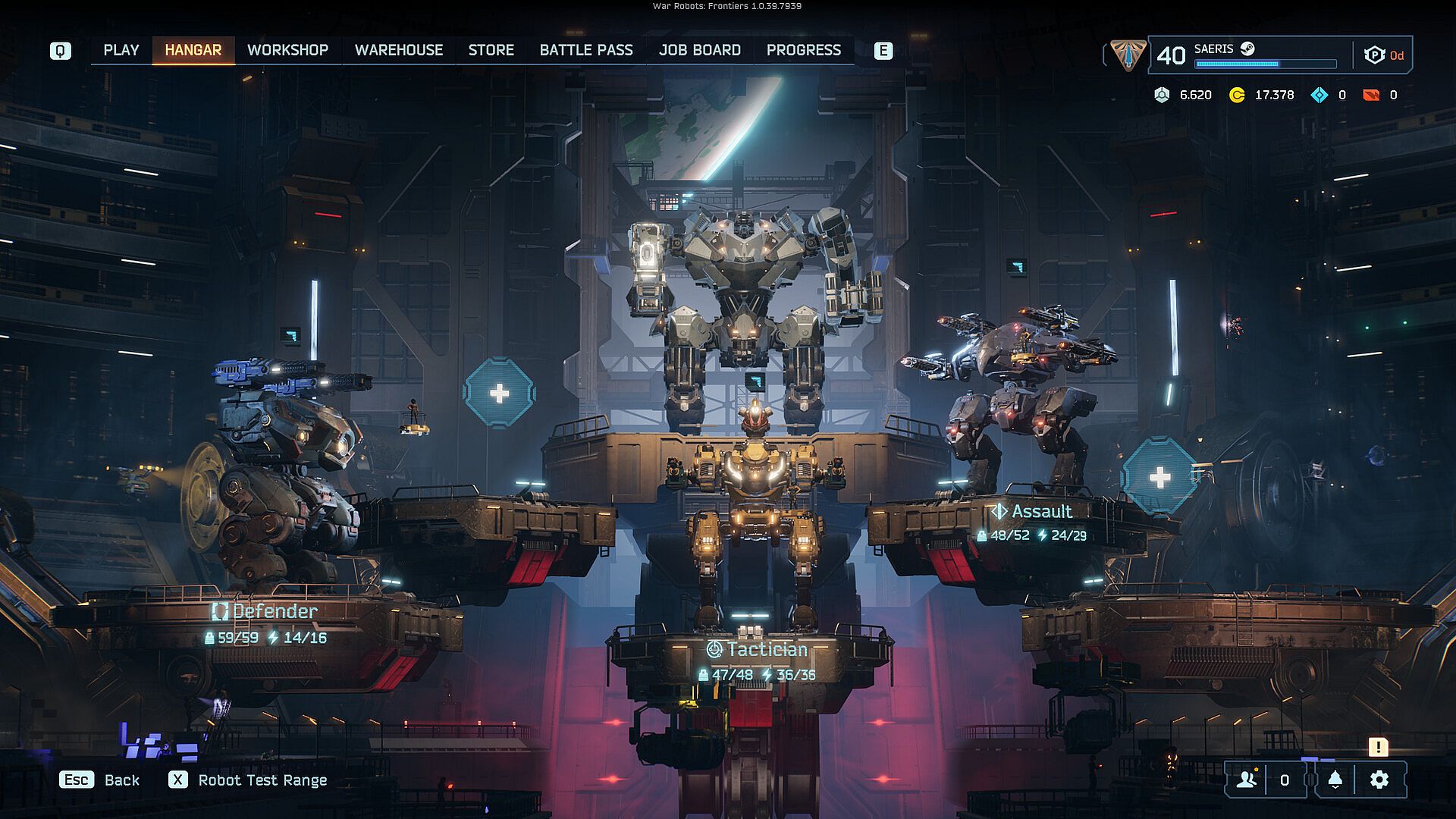Click the Back button
This screenshot has height=819, width=1456.
(x=100, y=780)
